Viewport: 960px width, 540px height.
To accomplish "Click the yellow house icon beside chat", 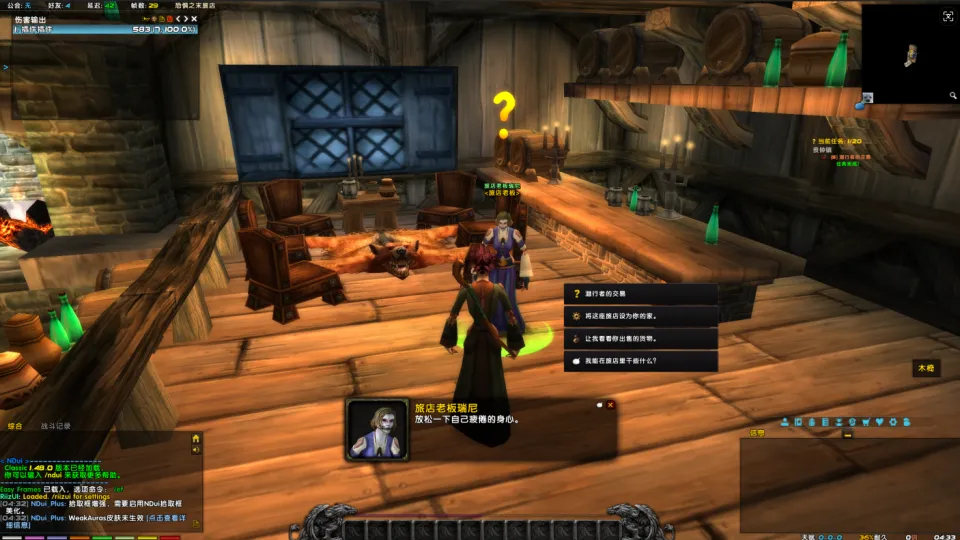I will [x=196, y=438].
